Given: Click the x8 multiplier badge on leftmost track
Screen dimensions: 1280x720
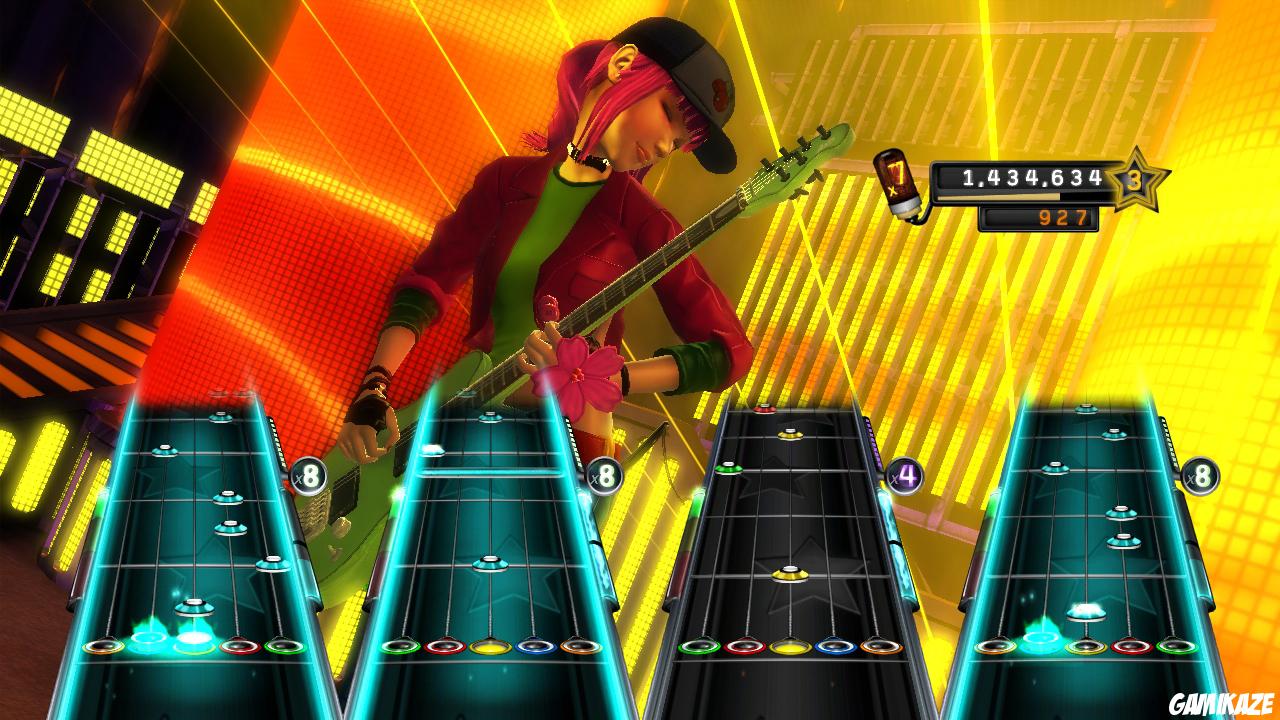Looking at the screenshot, I should (309, 476).
